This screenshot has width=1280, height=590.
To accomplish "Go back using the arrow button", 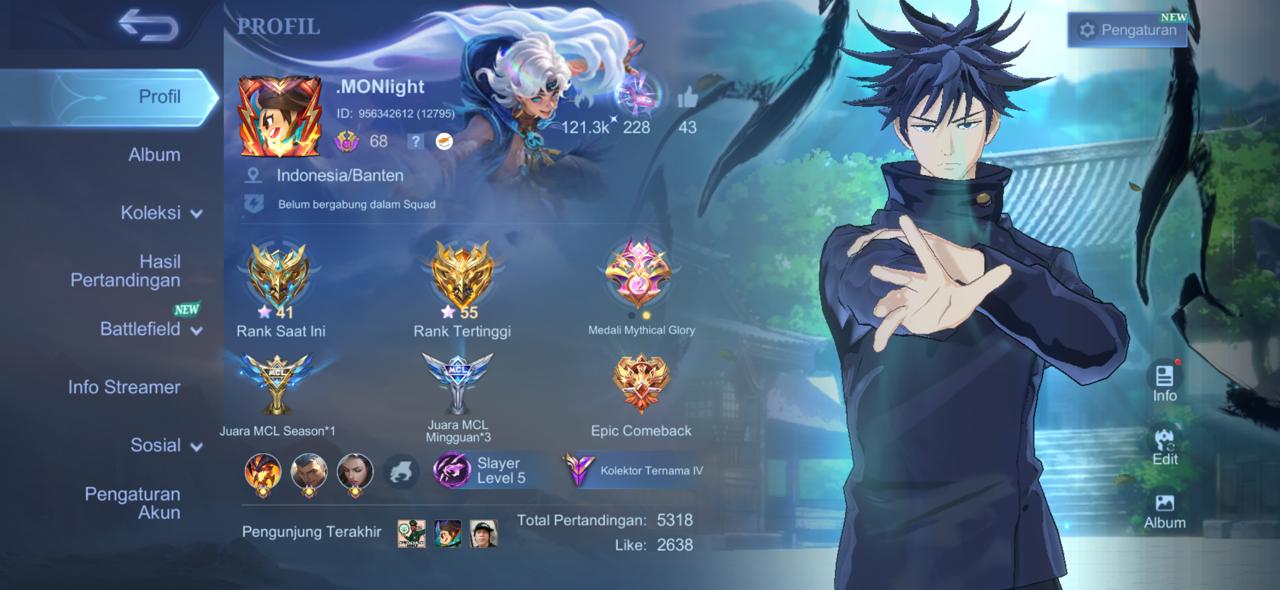I will 148,26.
